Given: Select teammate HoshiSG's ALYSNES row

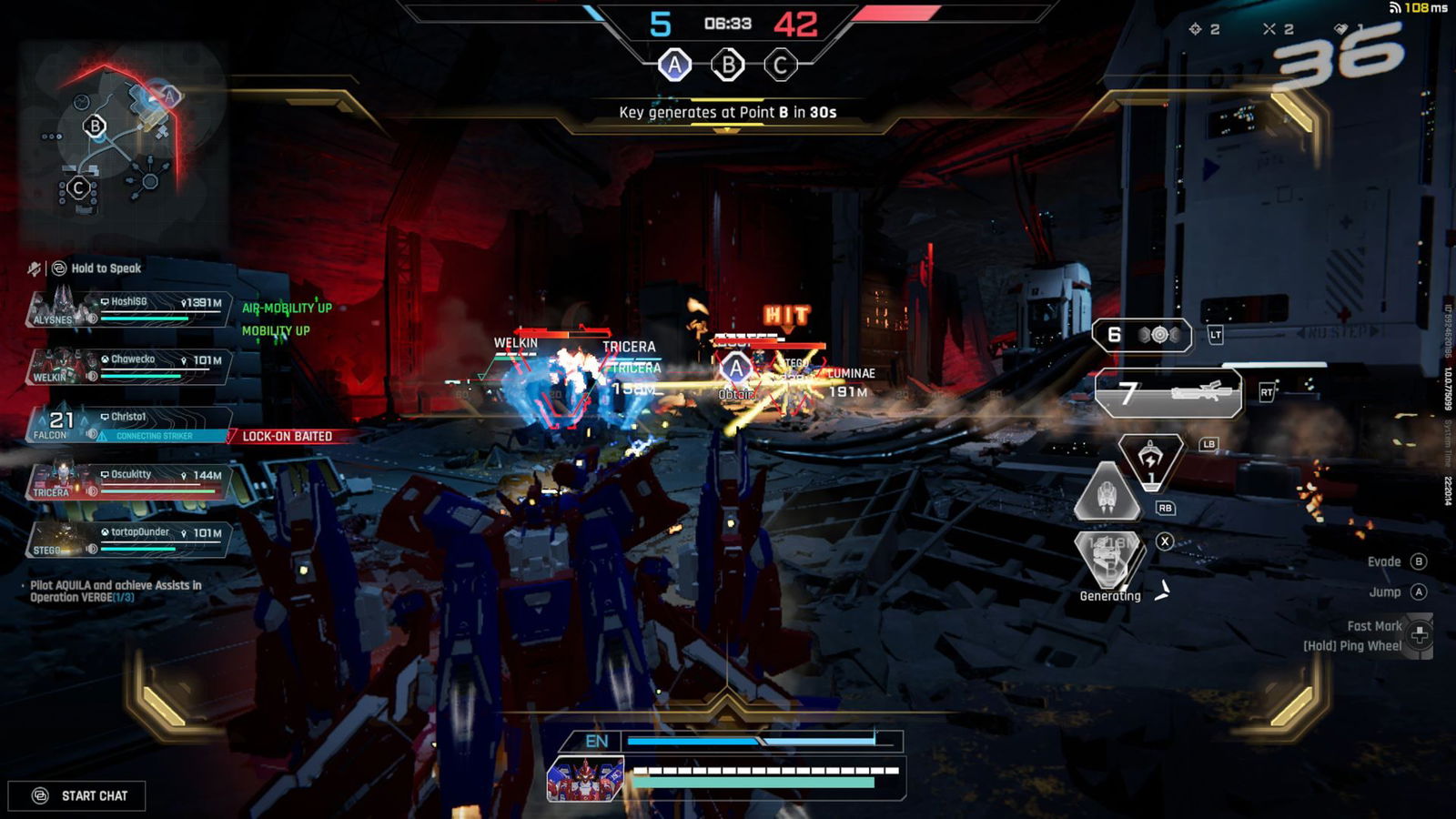Looking at the screenshot, I should (x=127, y=310).
